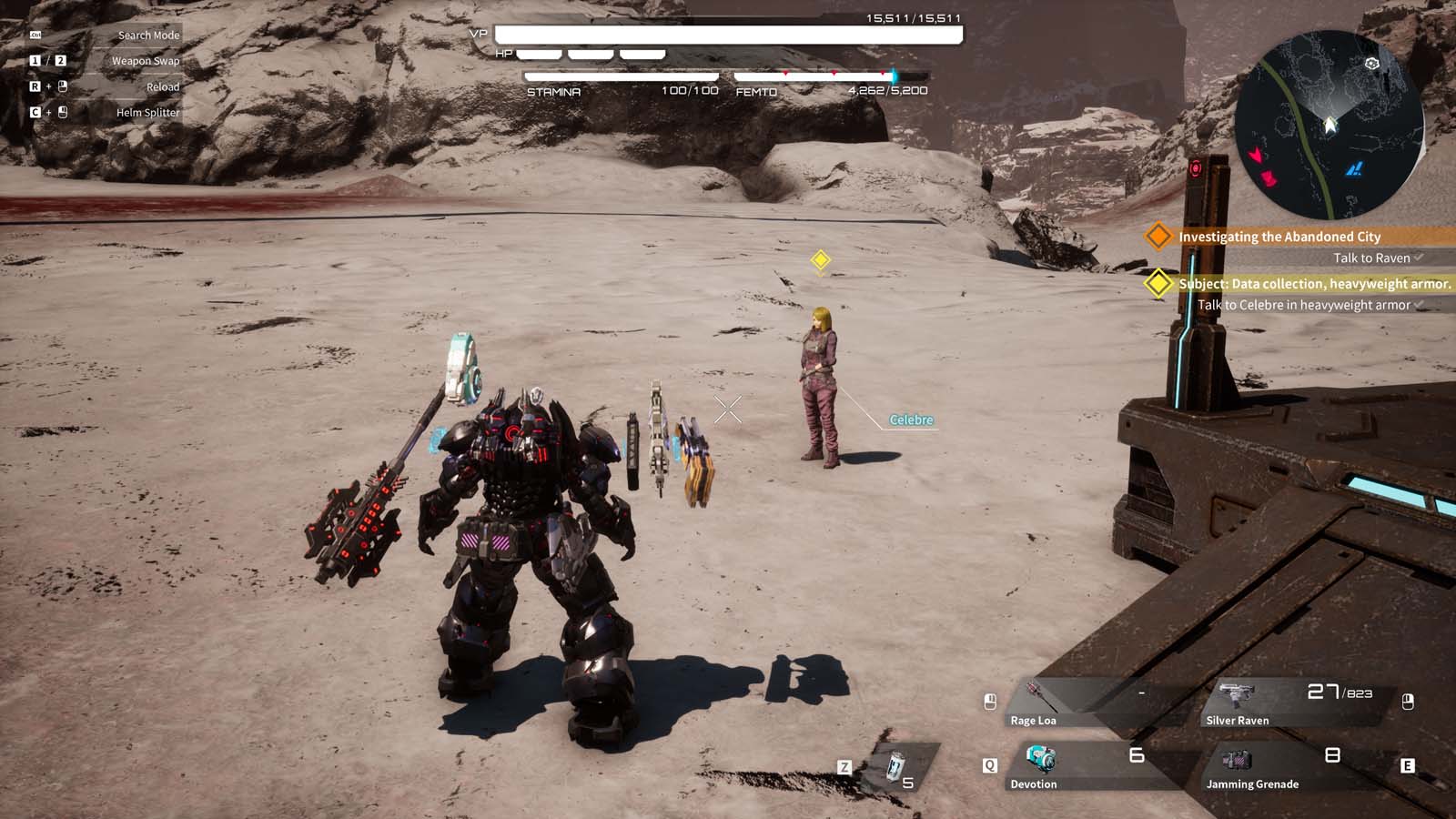Click the orange quest diamond icon

[x=1158, y=236]
